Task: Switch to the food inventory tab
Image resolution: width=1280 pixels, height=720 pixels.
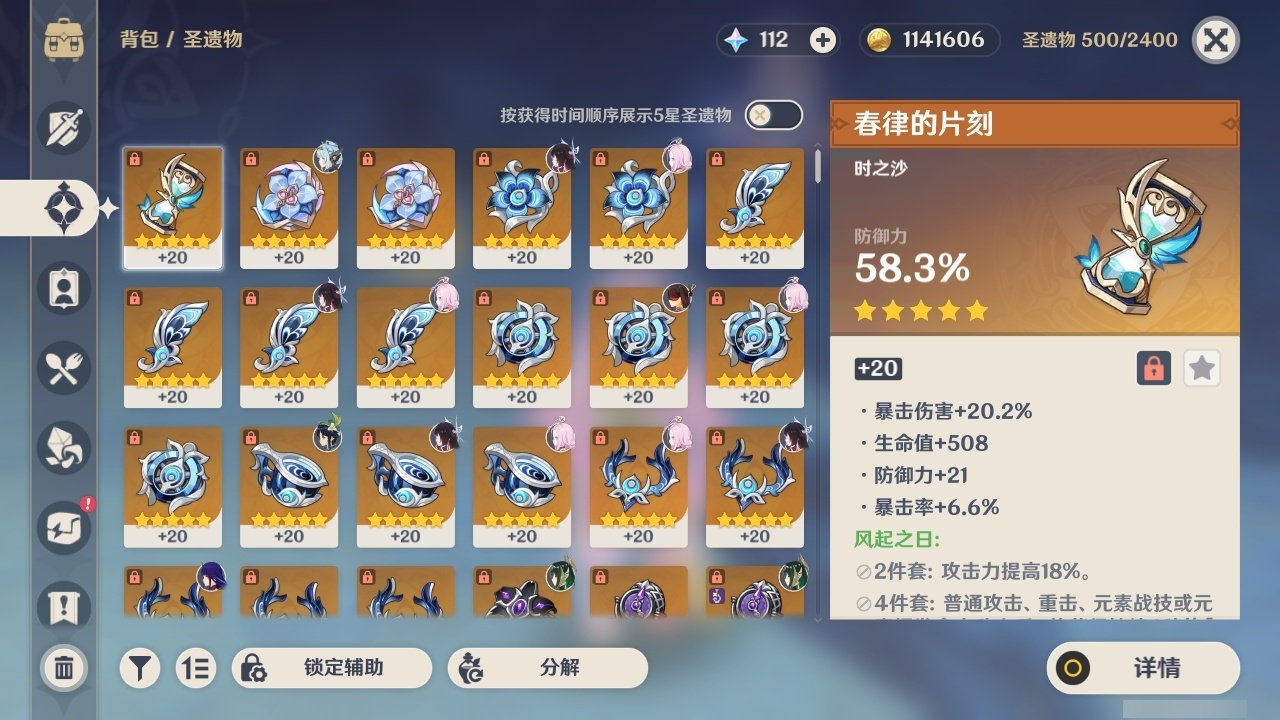Action: click(x=63, y=368)
